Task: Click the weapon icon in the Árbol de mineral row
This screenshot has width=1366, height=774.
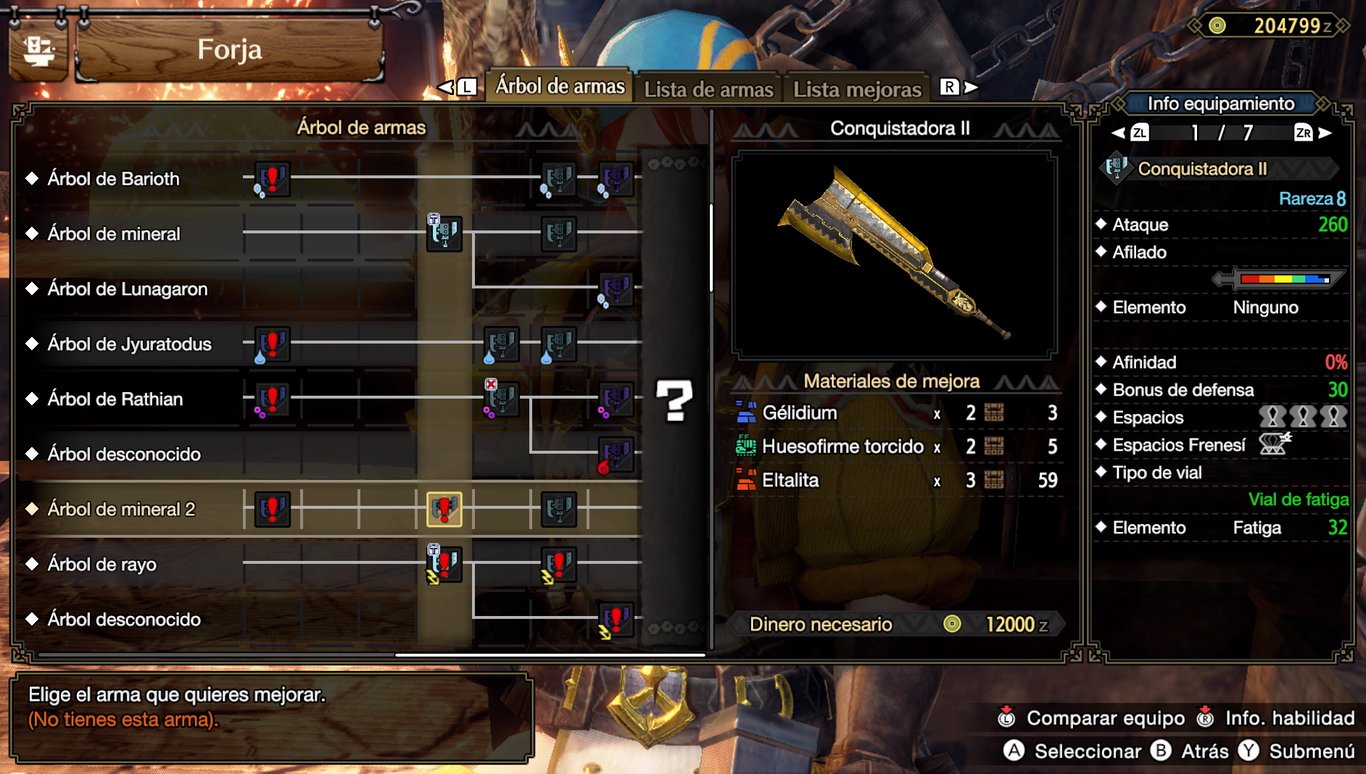Action: 443,235
